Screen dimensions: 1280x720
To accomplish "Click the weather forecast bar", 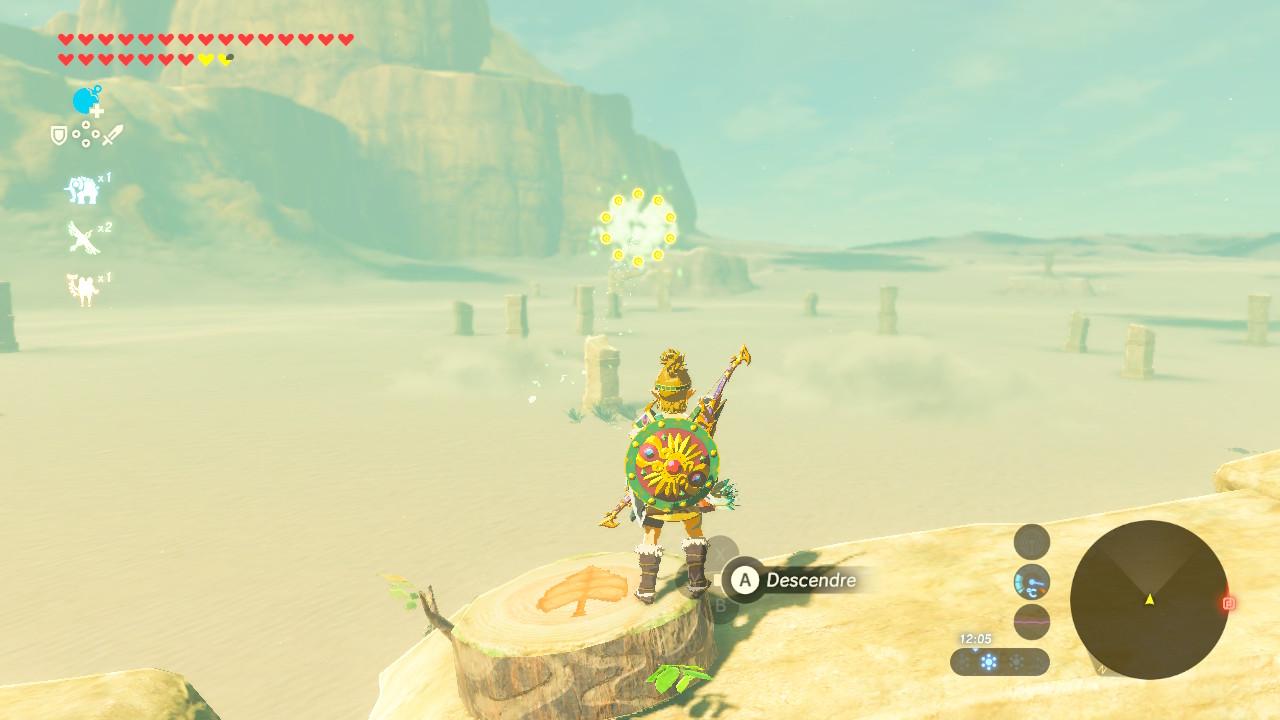I will [x=999, y=662].
